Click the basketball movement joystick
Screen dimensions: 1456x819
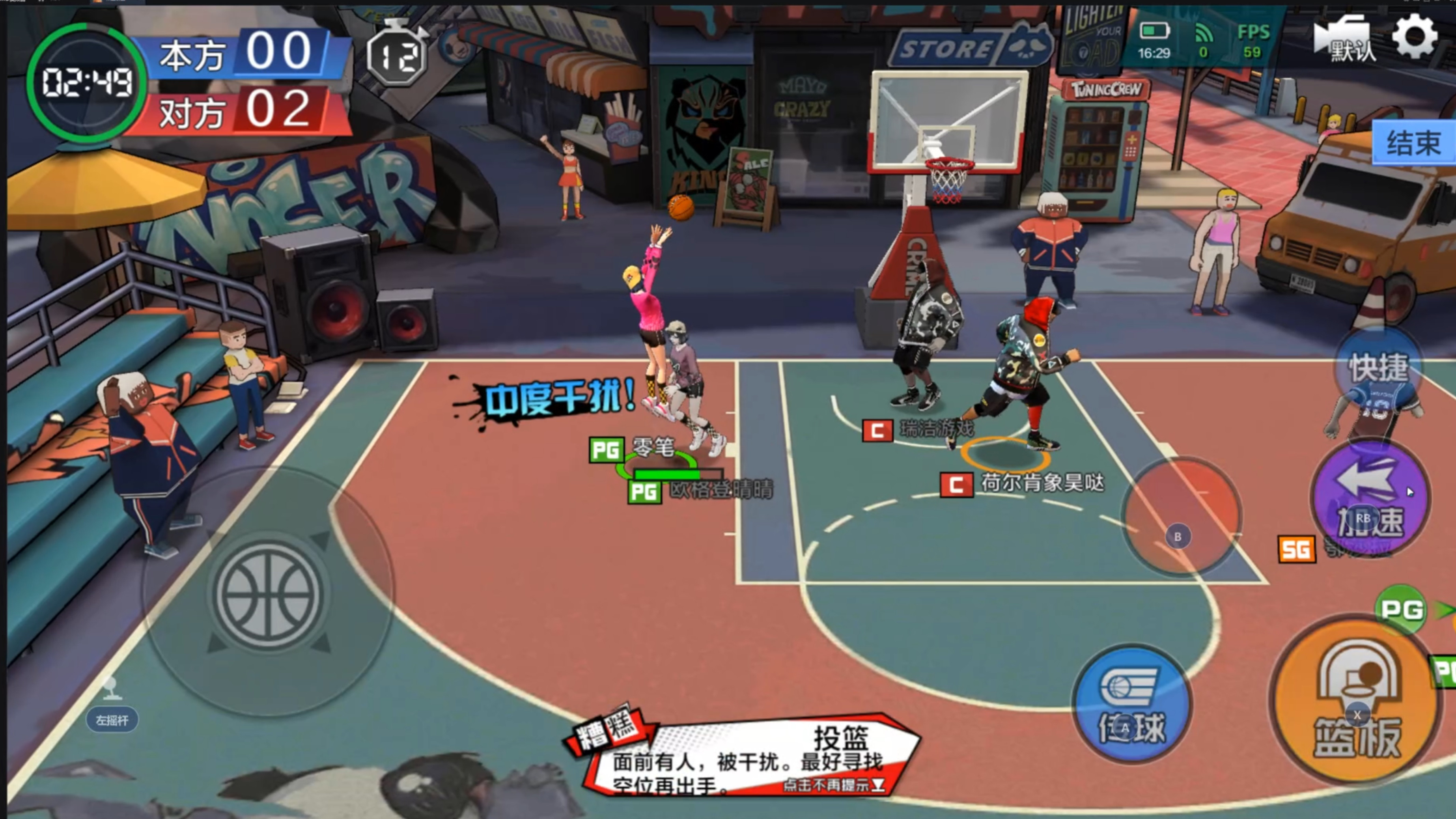267,593
